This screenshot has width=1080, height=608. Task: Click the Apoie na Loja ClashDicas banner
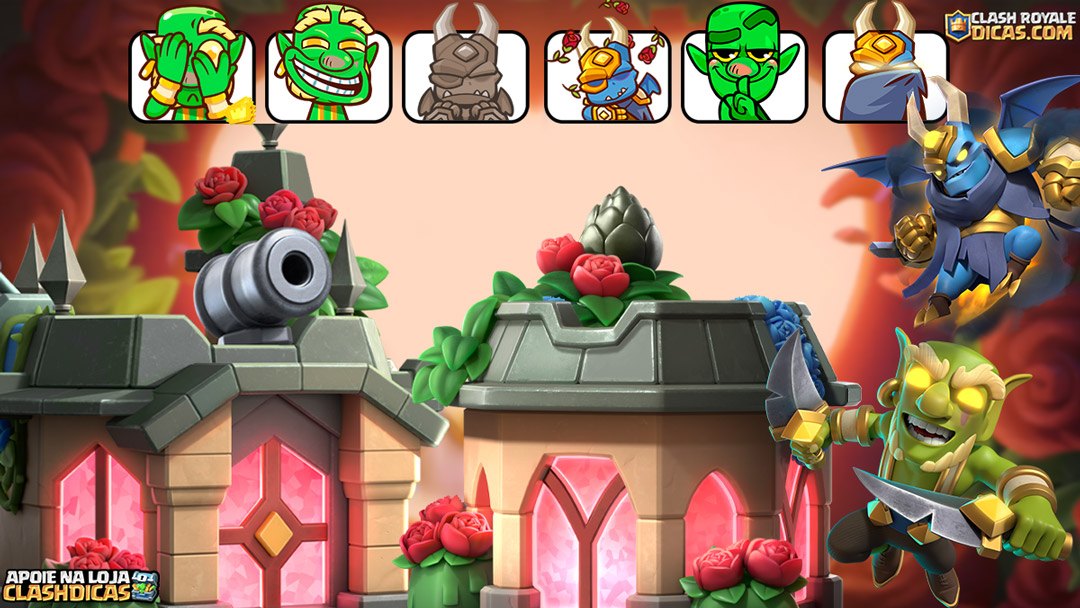(80, 585)
